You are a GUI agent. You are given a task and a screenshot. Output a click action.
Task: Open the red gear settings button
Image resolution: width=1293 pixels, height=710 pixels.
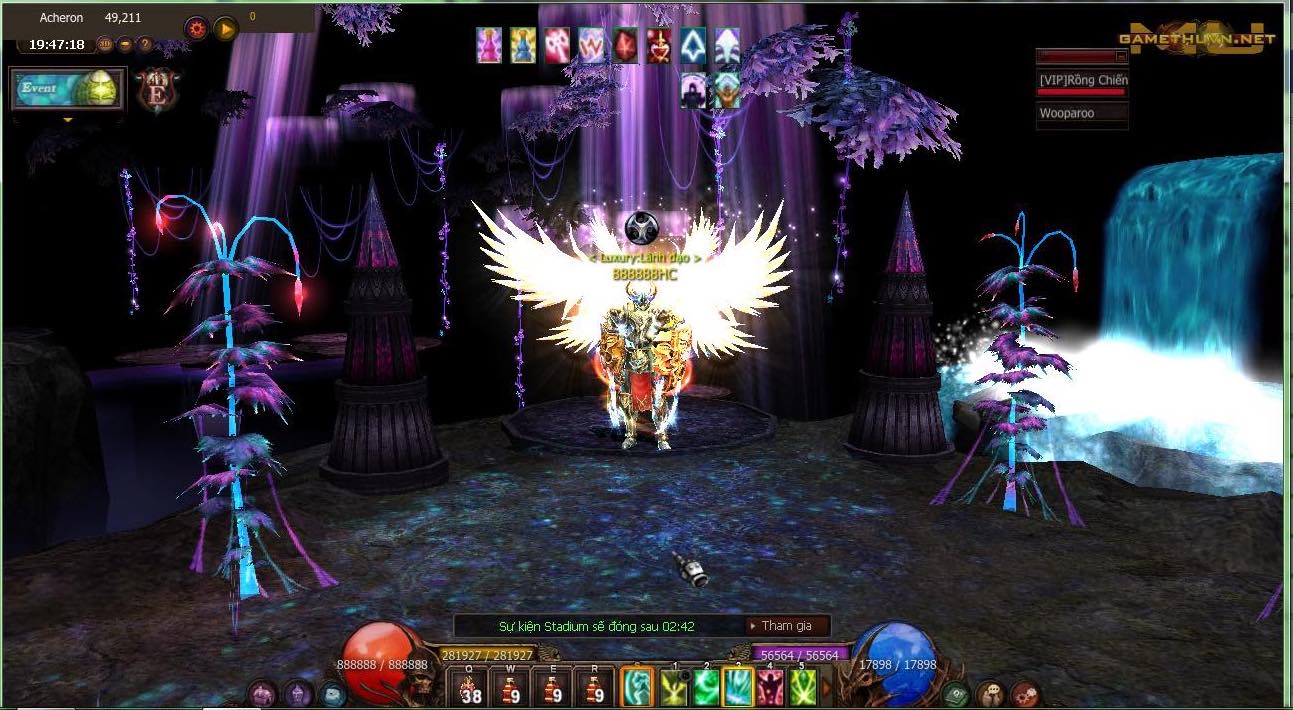197,28
